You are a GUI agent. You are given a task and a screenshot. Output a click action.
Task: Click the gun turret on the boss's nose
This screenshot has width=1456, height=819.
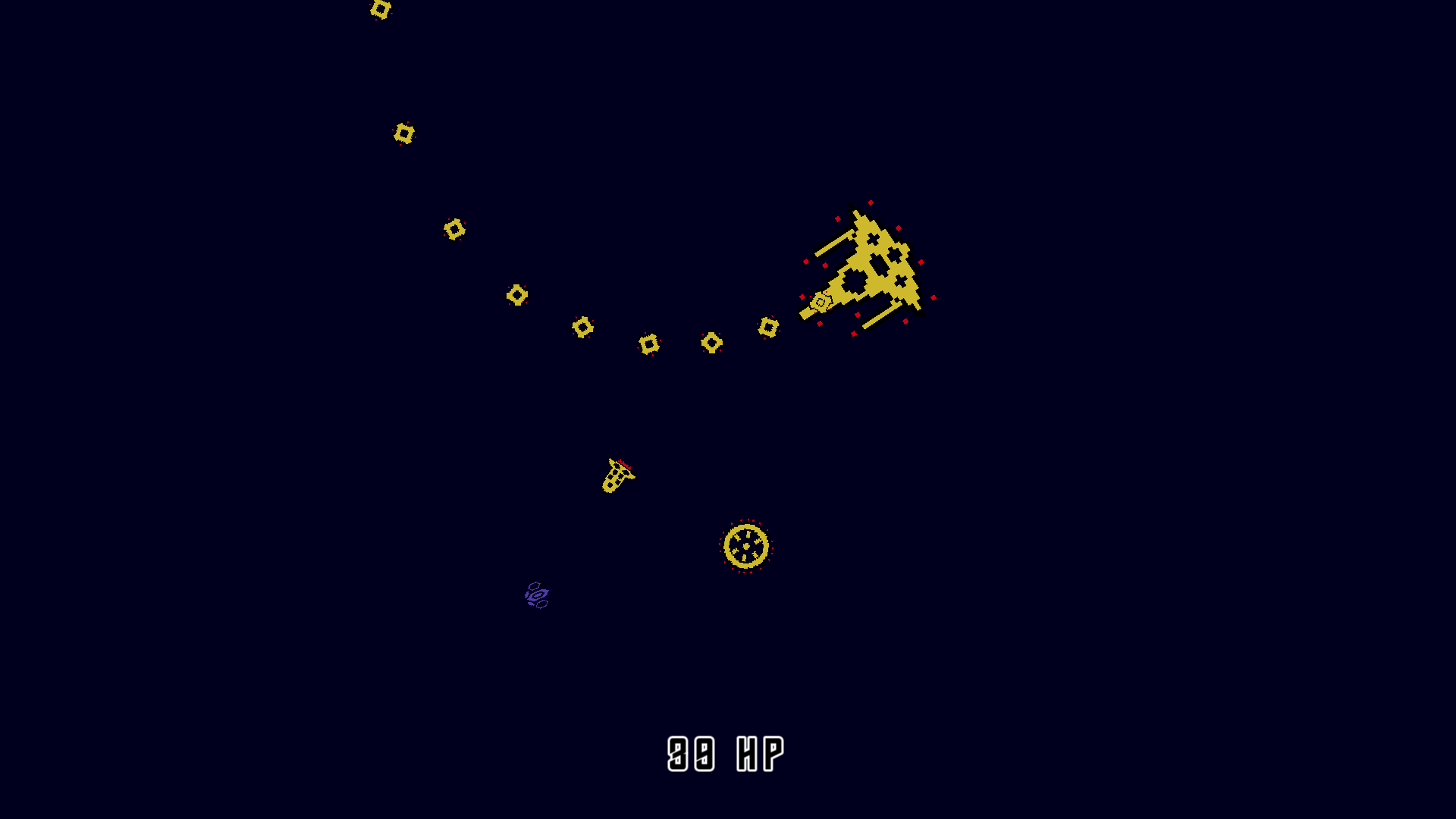coord(821,302)
